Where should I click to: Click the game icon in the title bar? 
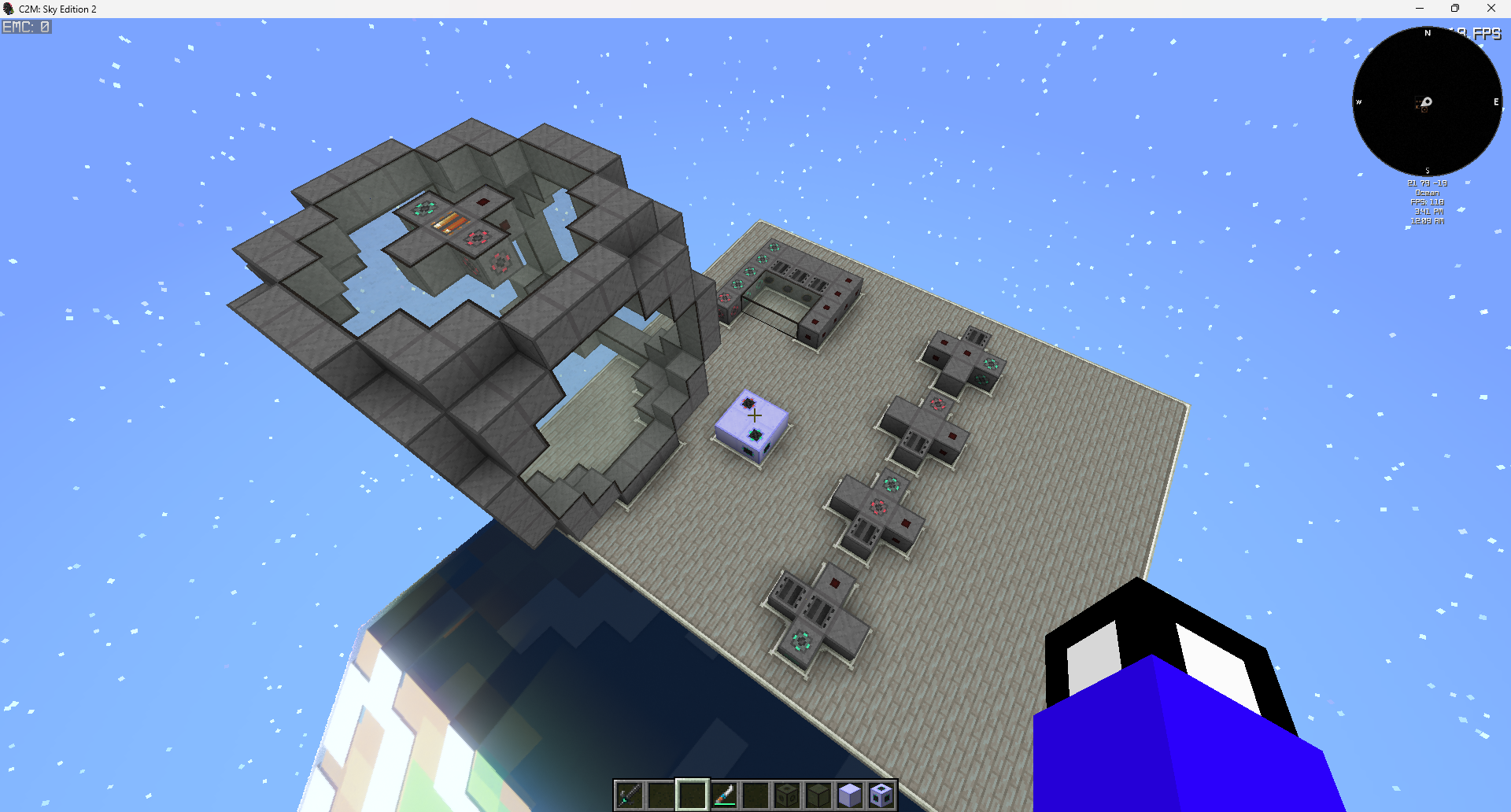[9, 9]
